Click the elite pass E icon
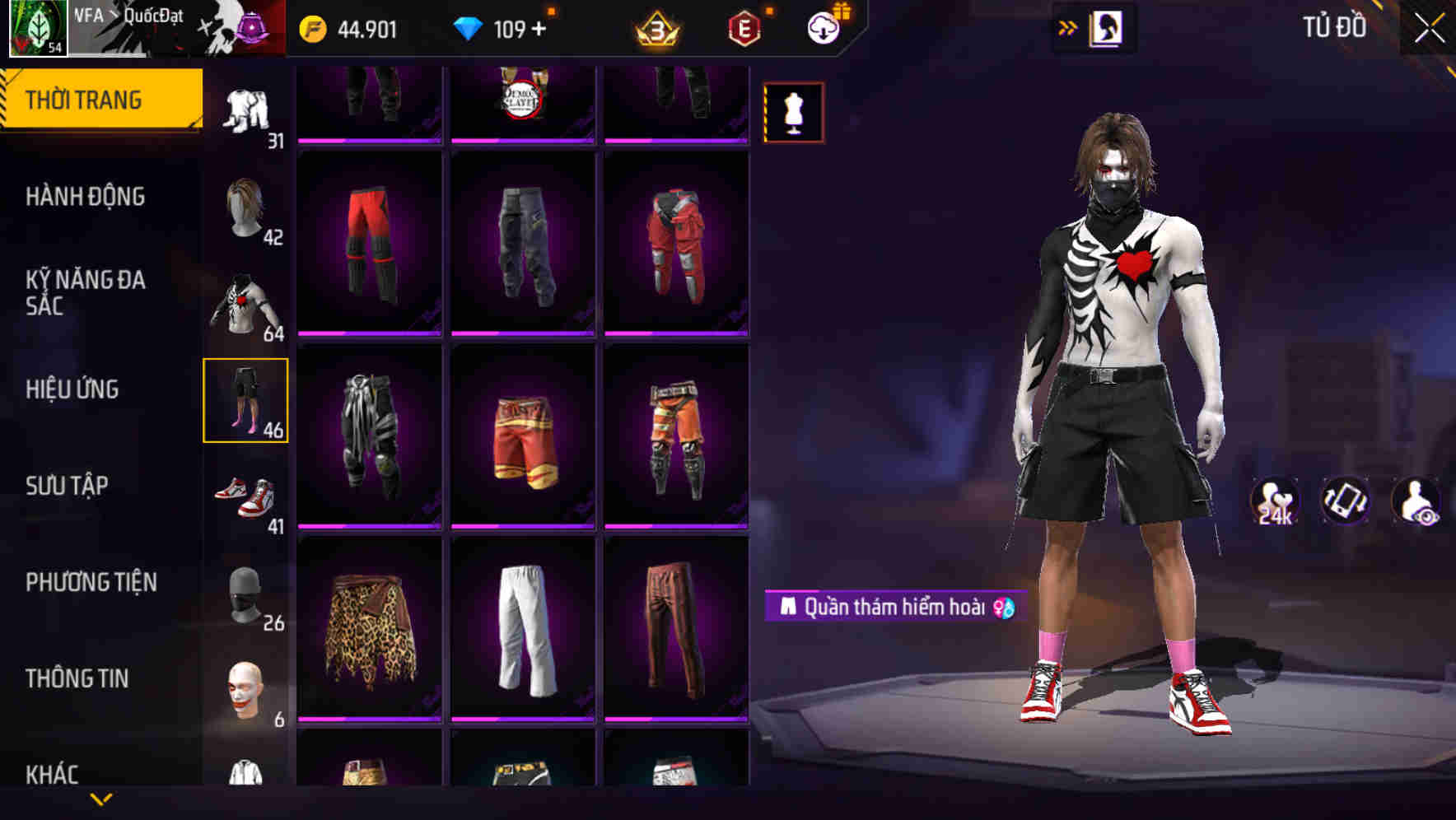The height and width of the screenshot is (820, 1456). coord(745,26)
